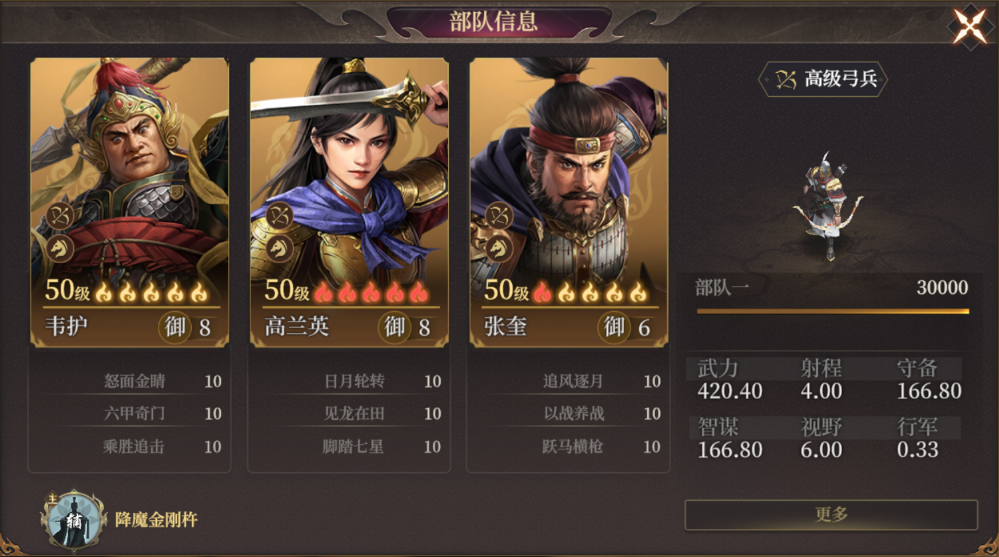Open the 降魔金刚杵 assist item icon

[73, 519]
